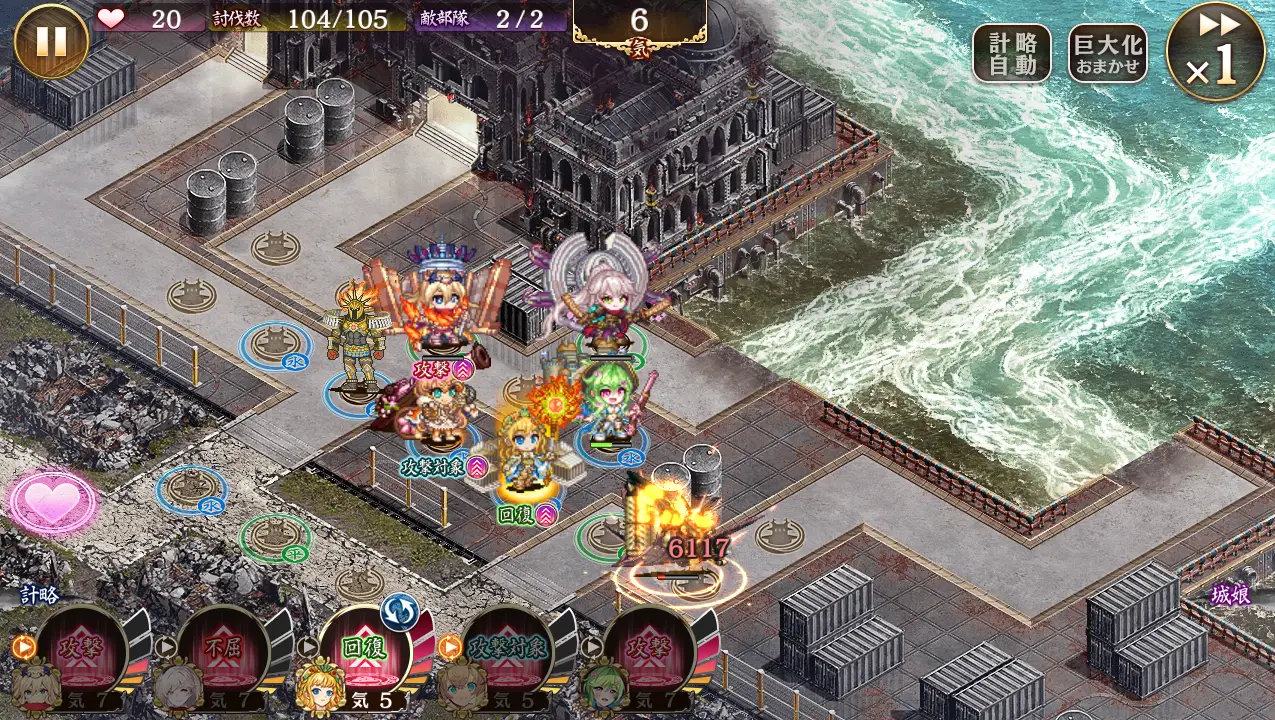Activate the 攻撃 strategy of the blonde red-bow girl
Image resolution: width=1275 pixels, height=720 pixels.
point(81,648)
